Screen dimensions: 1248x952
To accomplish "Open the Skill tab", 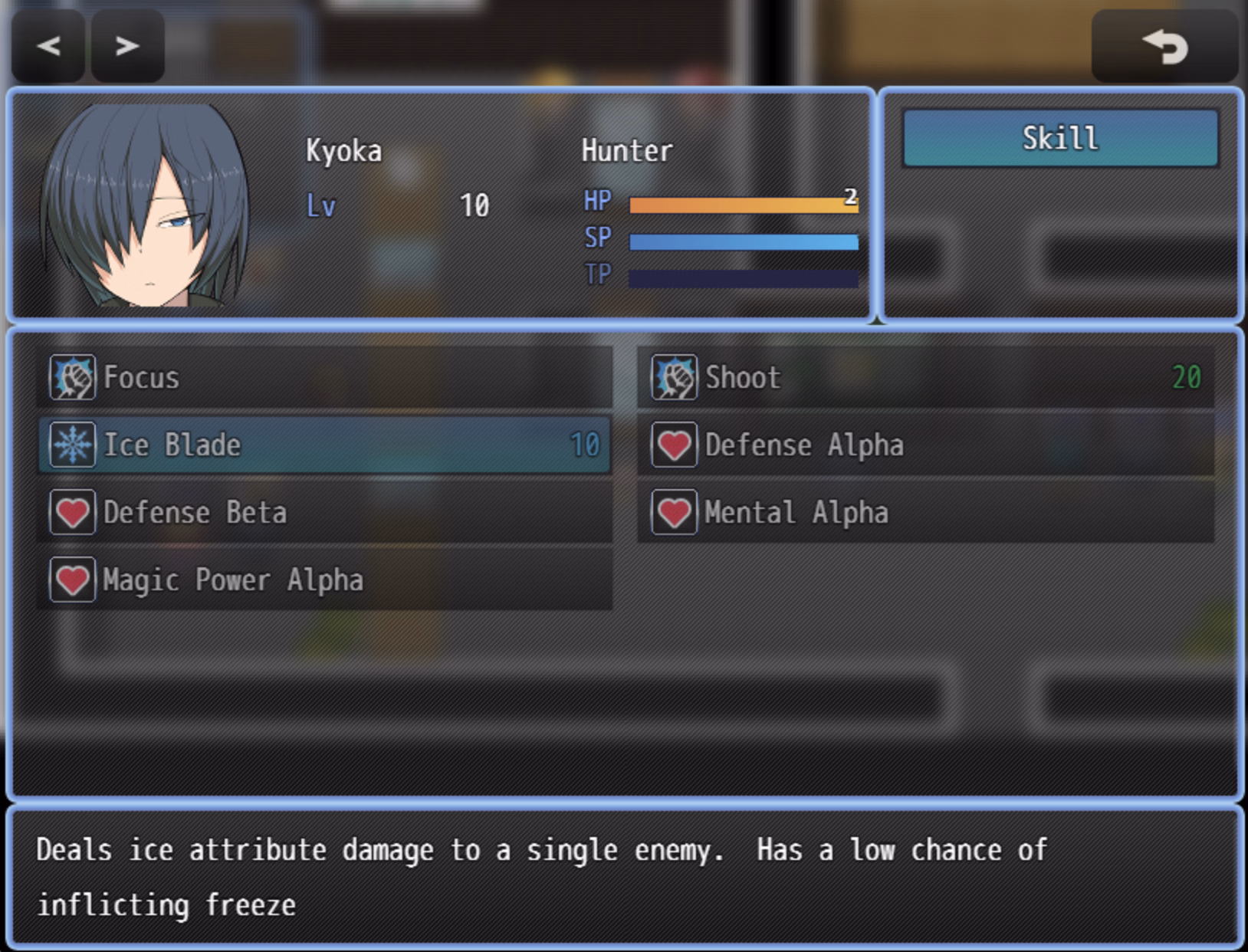I will (x=1061, y=138).
